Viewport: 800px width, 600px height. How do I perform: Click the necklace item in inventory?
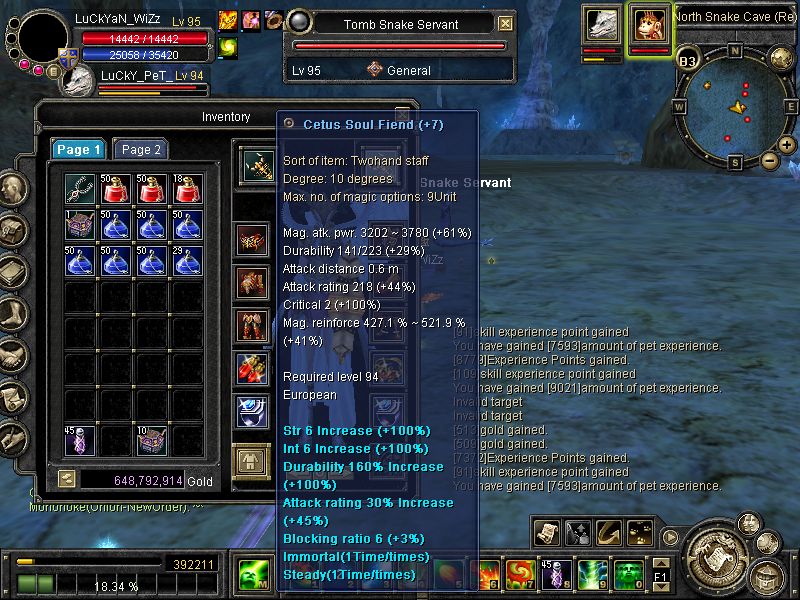[x=80, y=188]
